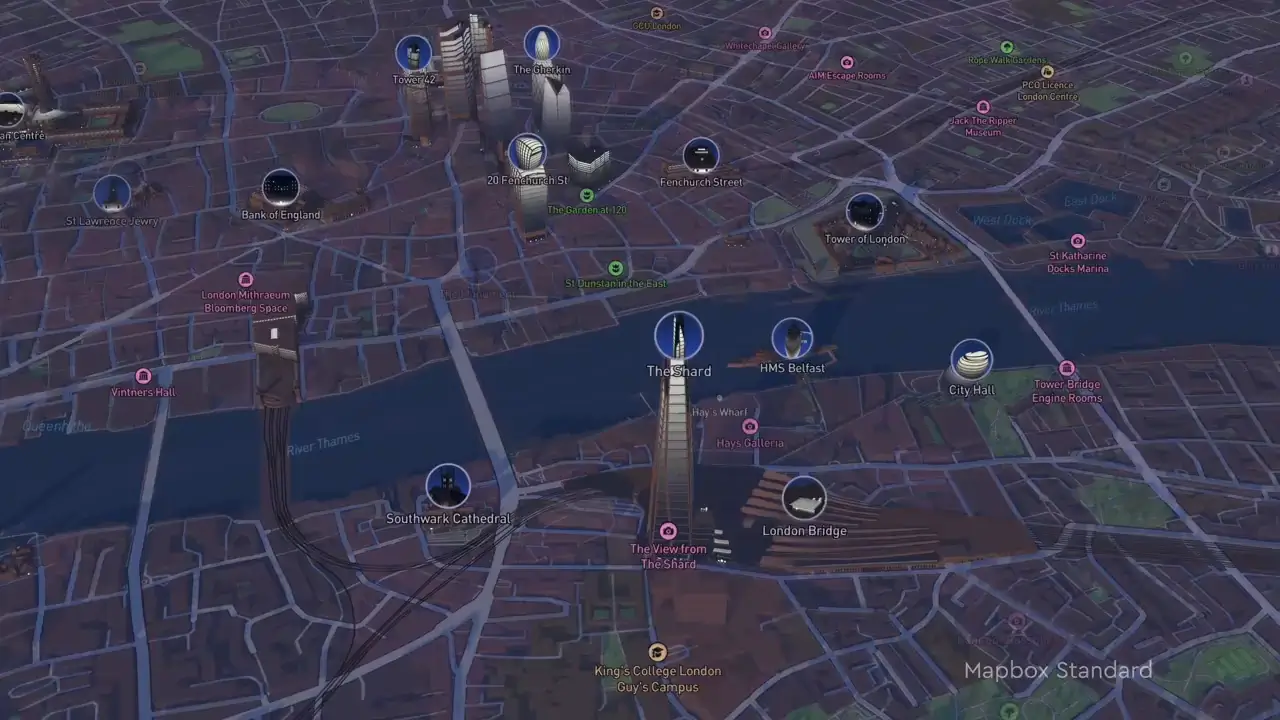Click the 20 Fenchurch St landmark icon
Image resolution: width=1280 pixels, height=720 pixels.
click(x=527, y=153)
